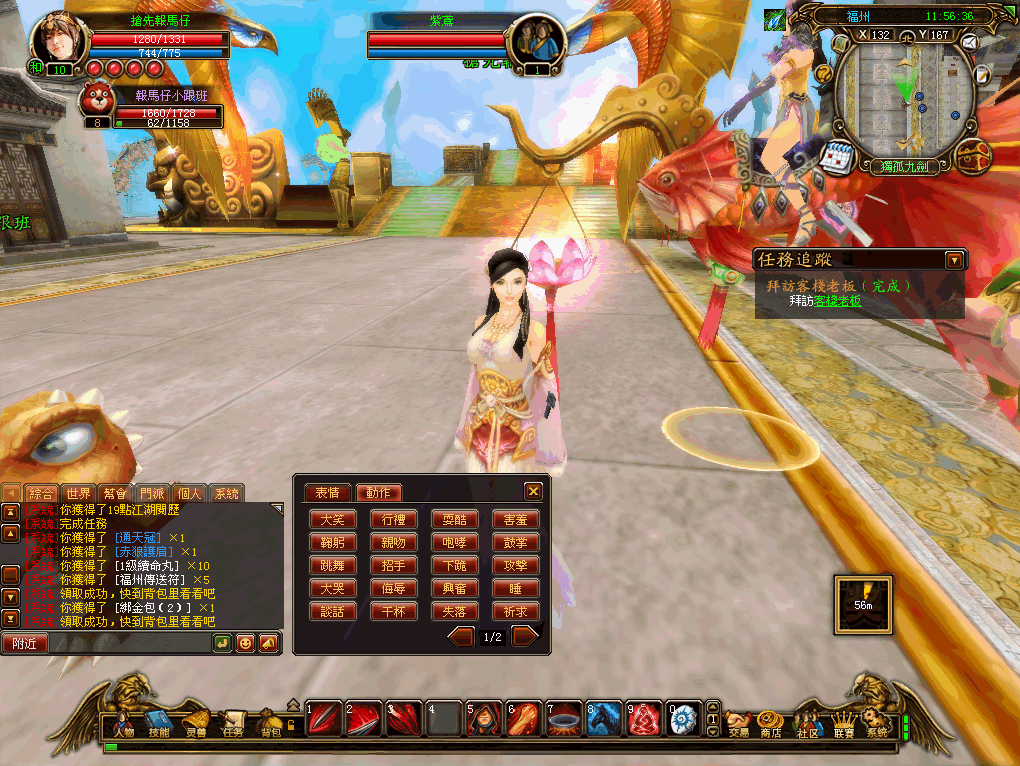Collapse the 任務追蹤 quest tracker
The height and width of the screenshot is (766, 1020).
tap(954, 260)
